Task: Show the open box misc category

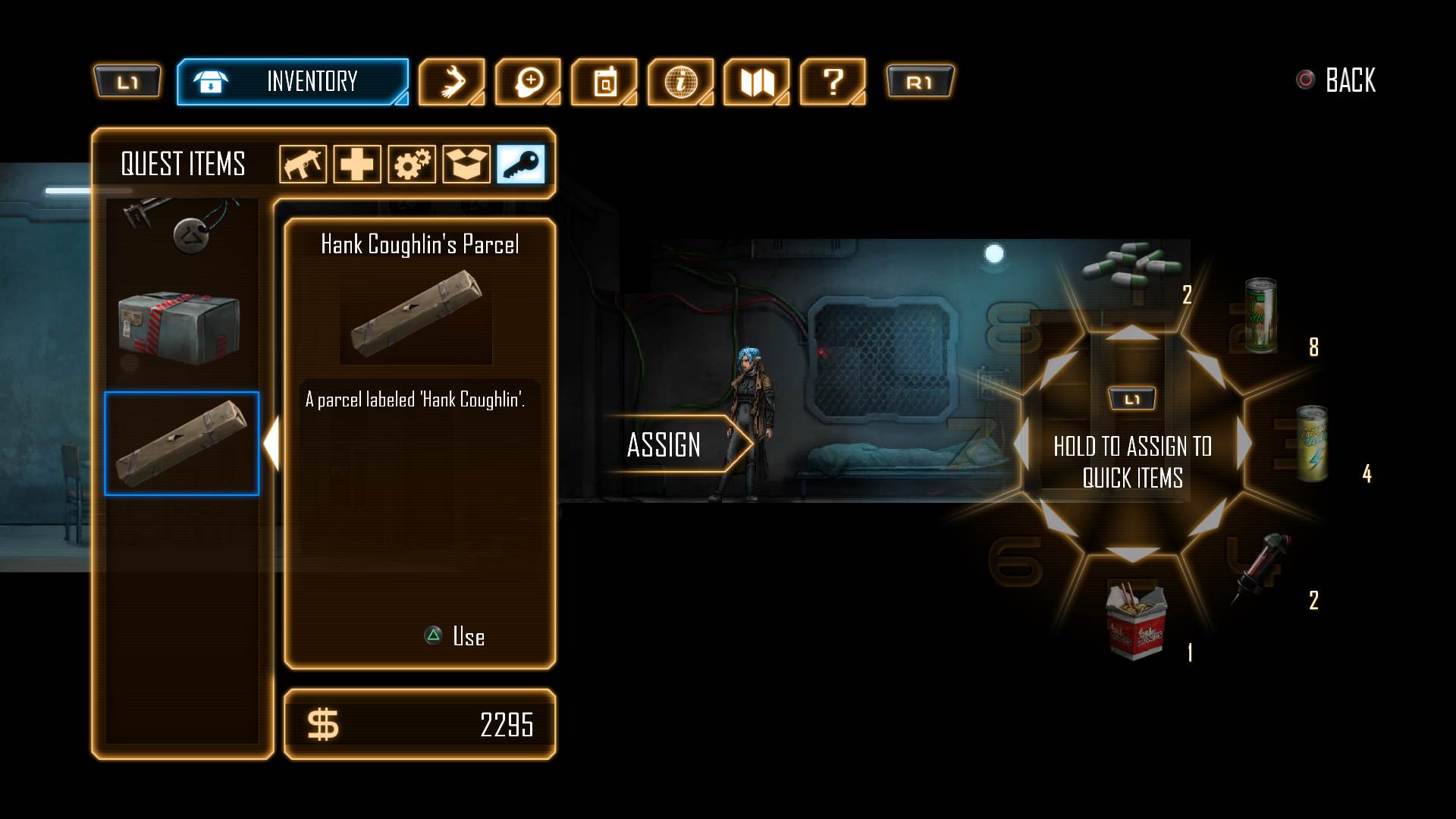Action: (x=466, y=164)
